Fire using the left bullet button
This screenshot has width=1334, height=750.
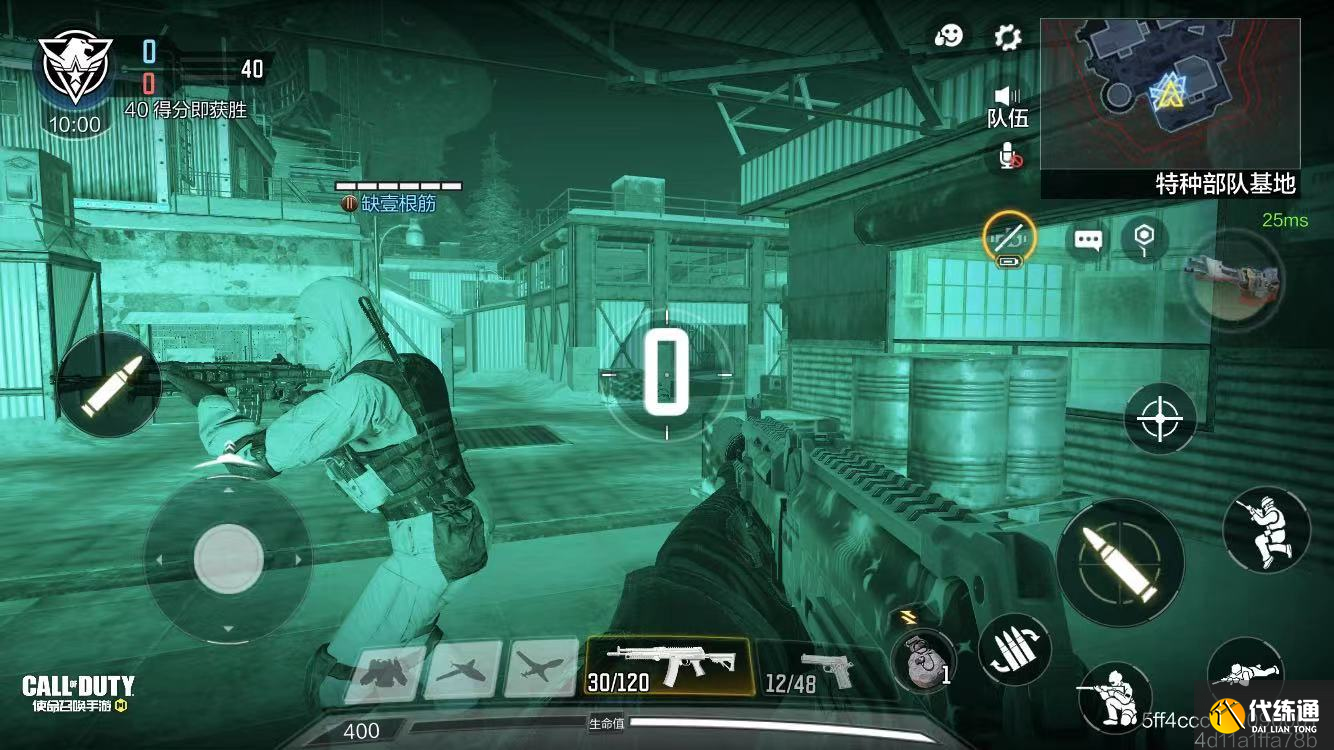(108, 384)
